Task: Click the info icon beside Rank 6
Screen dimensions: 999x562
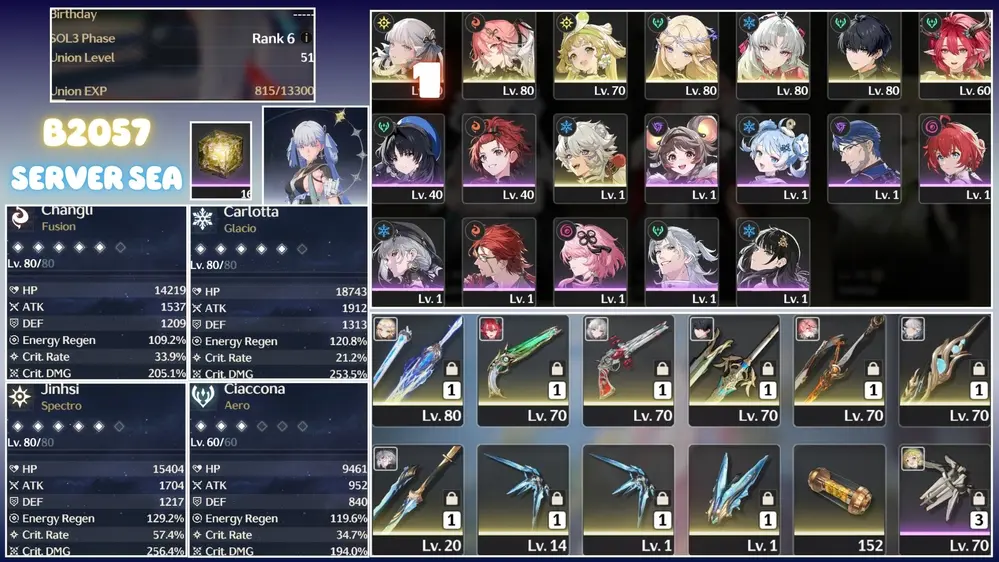Action: pos(306,38)
